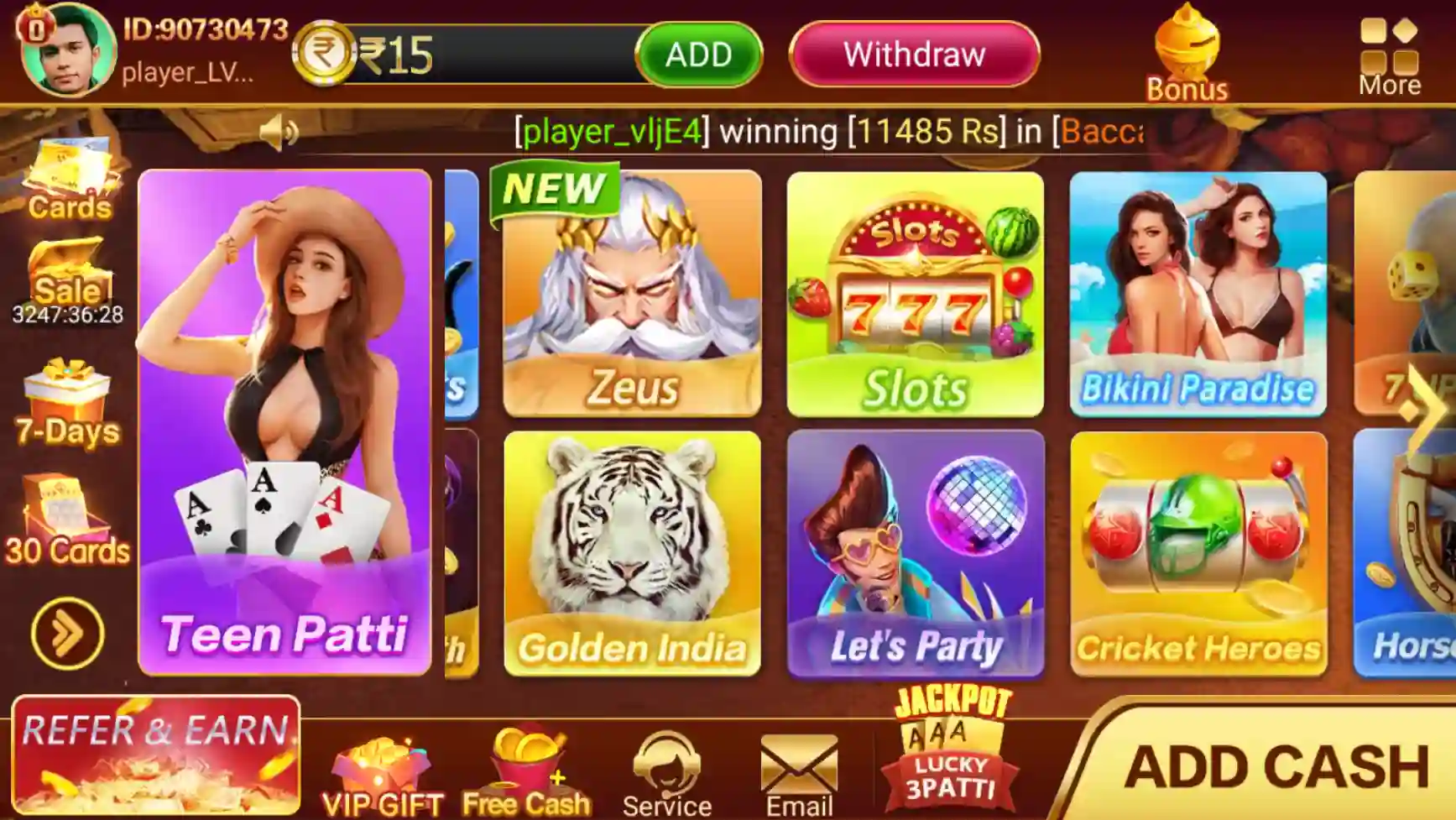
Task: Open the Bonus jar icon
Action: point(1187,46)
